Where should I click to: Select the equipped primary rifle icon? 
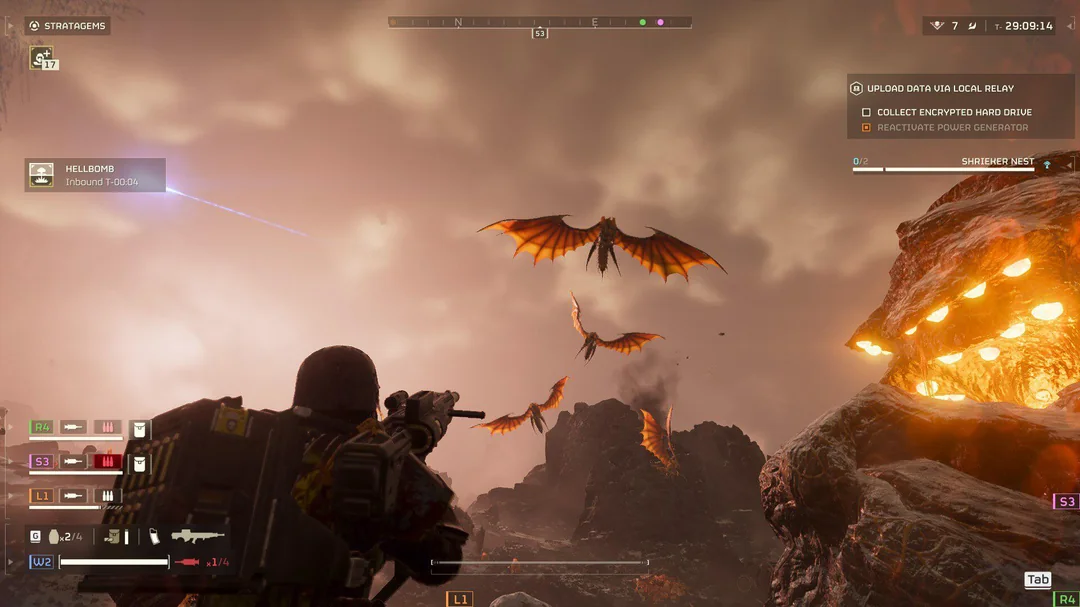(x=197, y=536)
